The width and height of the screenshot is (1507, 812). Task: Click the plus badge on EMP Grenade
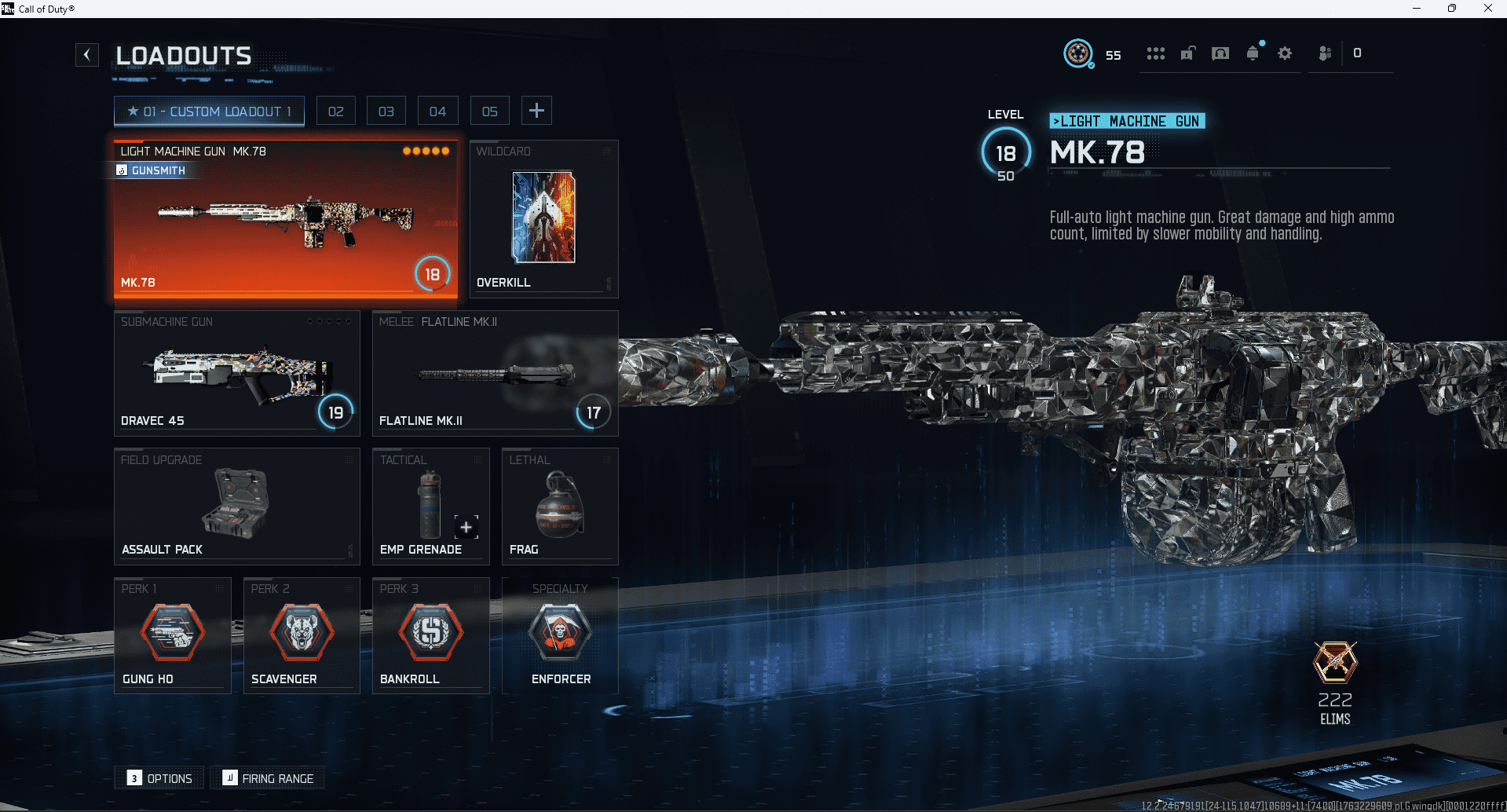click(x=465, y=527)
